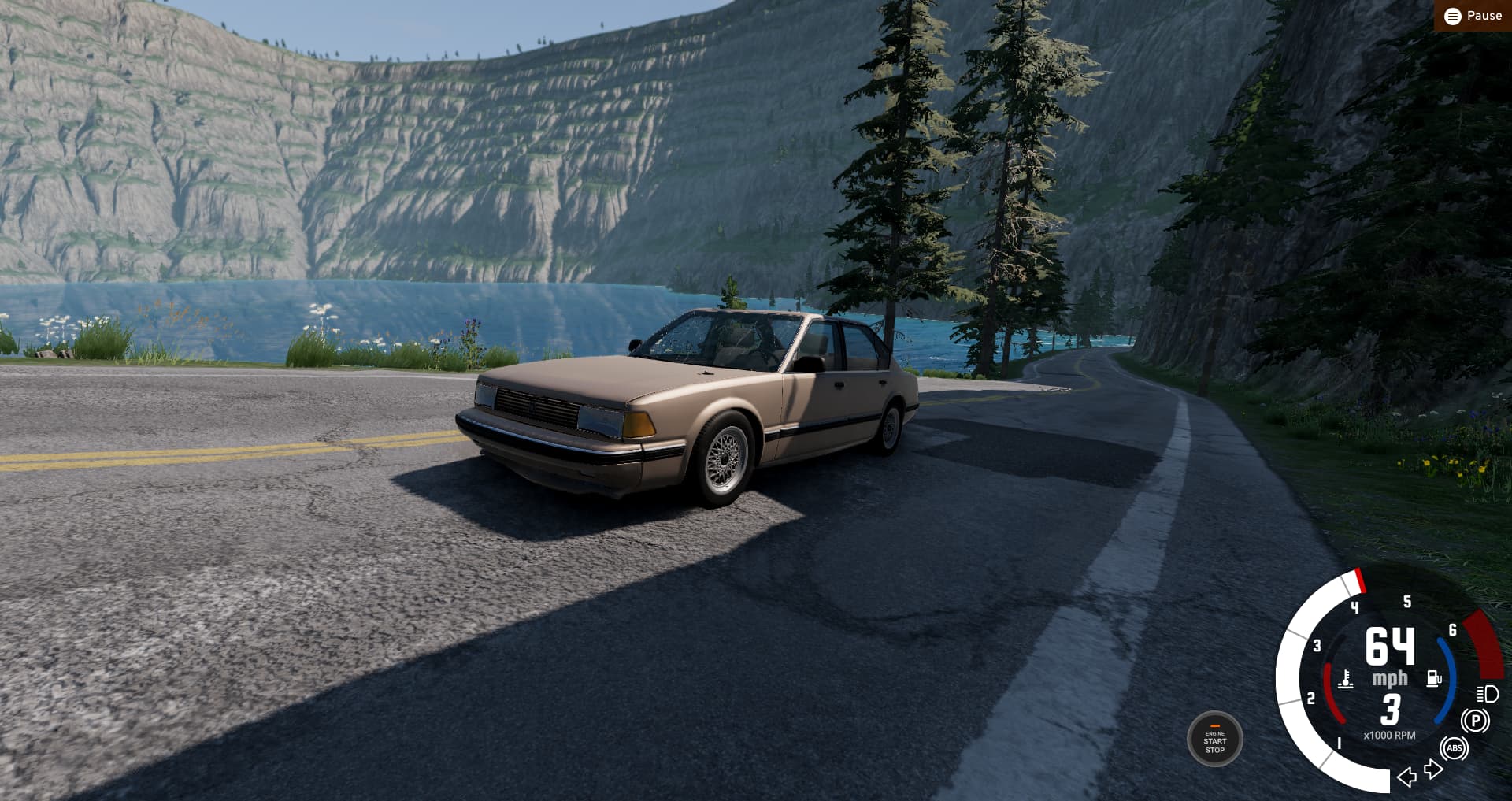Screen dimensions: 1512x801
Task: Activate the right turn signal arrow
Action: tap(1433, 769)
